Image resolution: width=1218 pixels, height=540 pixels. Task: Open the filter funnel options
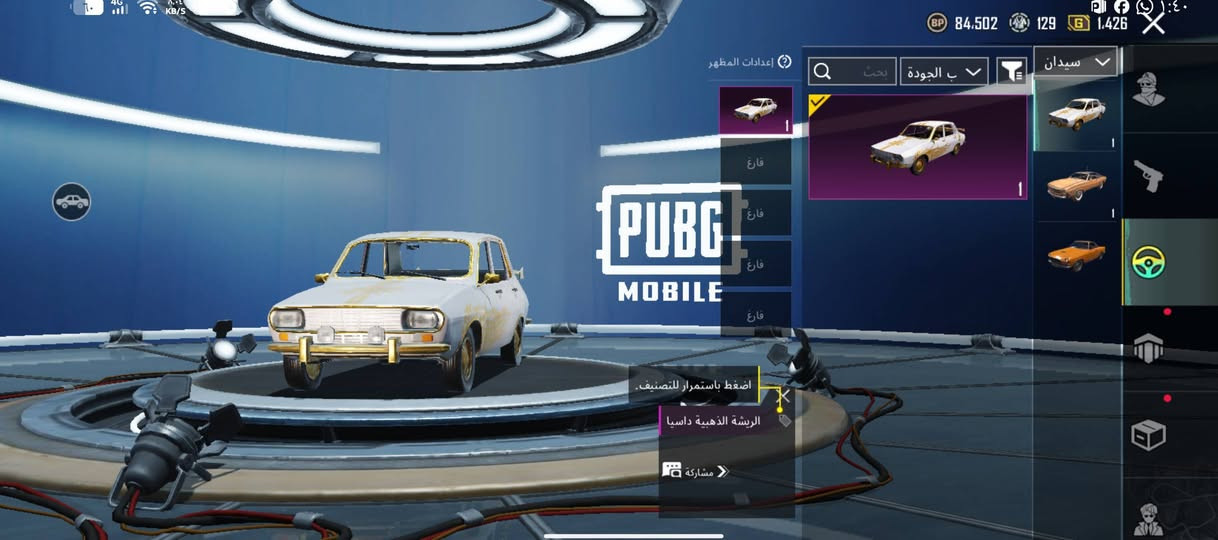pyautogui.click(x=1012, y=71)
